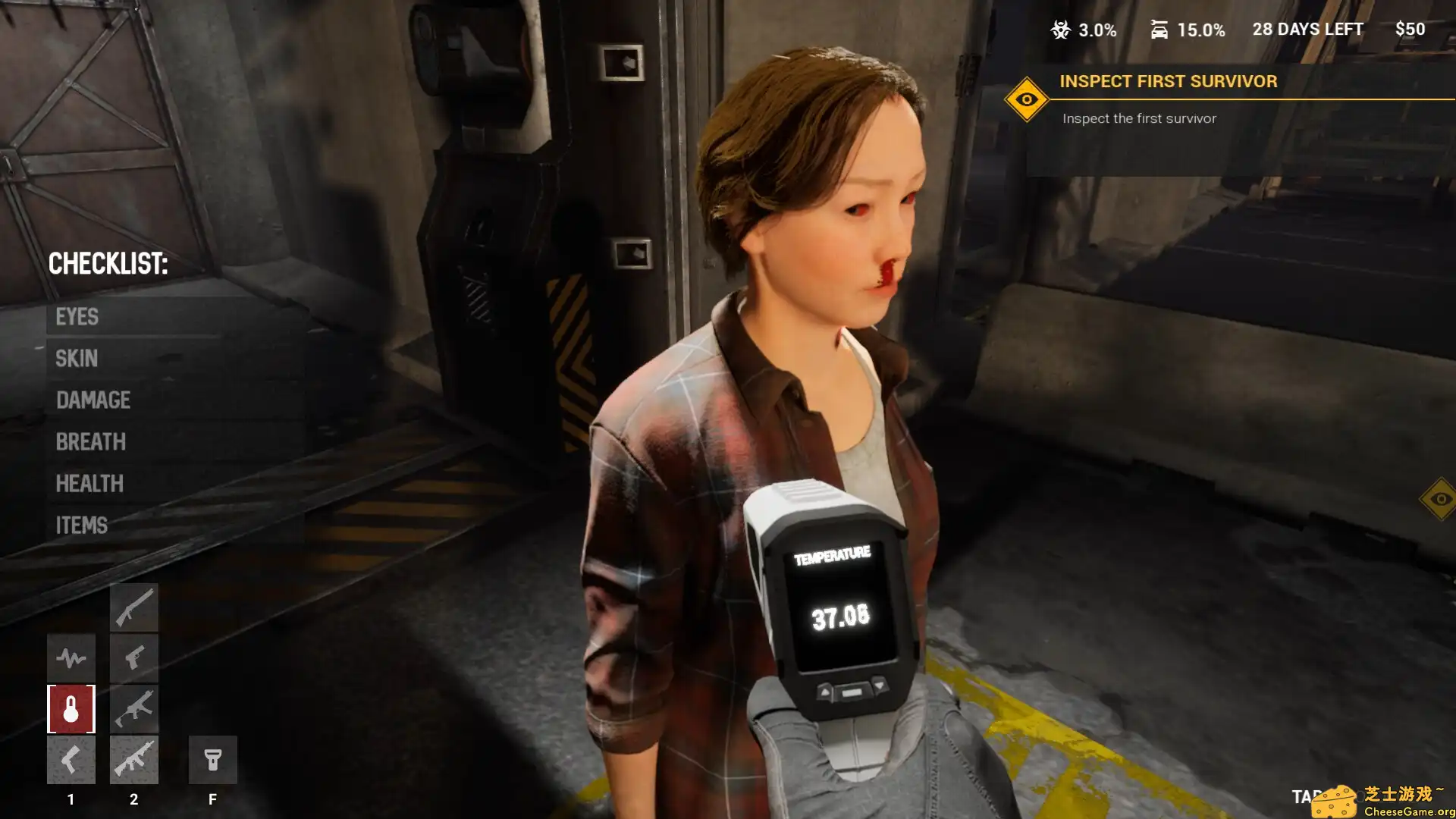Equip the pistol from slot 2
Screen dimensions: 1456x819
click(x=133, y=657)
